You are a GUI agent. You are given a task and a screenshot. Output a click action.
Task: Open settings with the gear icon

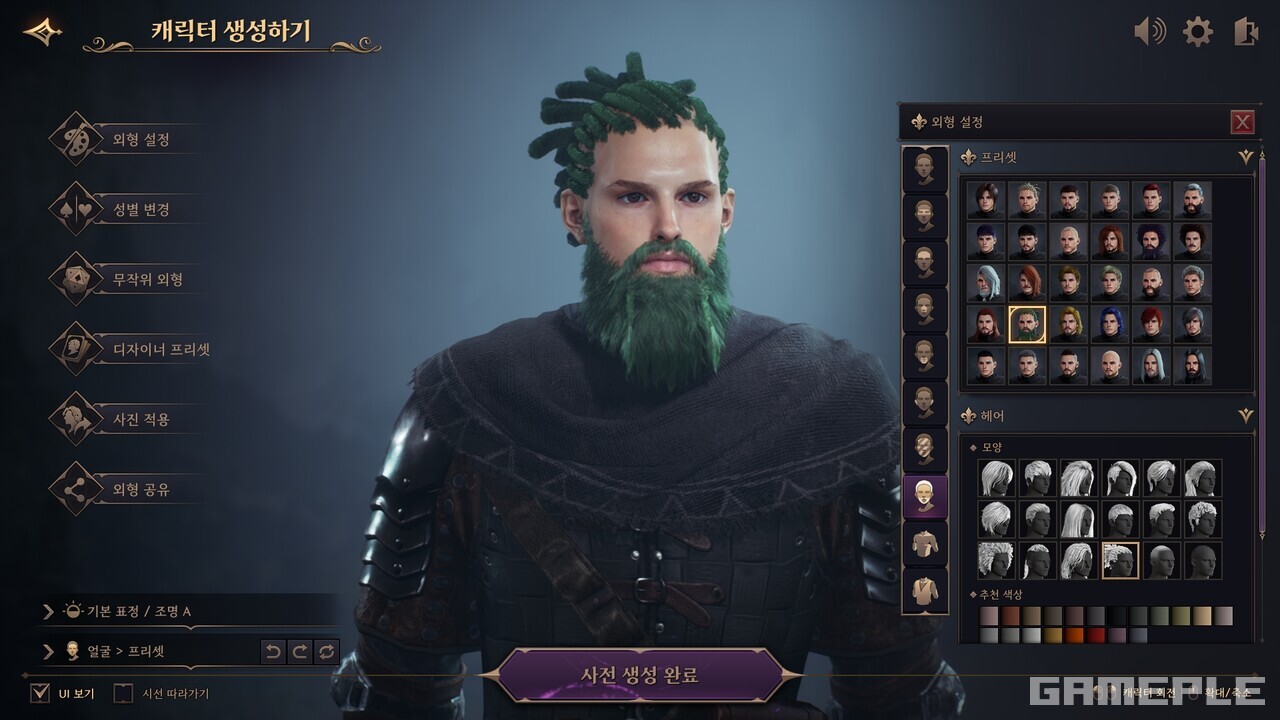tap(1198, 32)
